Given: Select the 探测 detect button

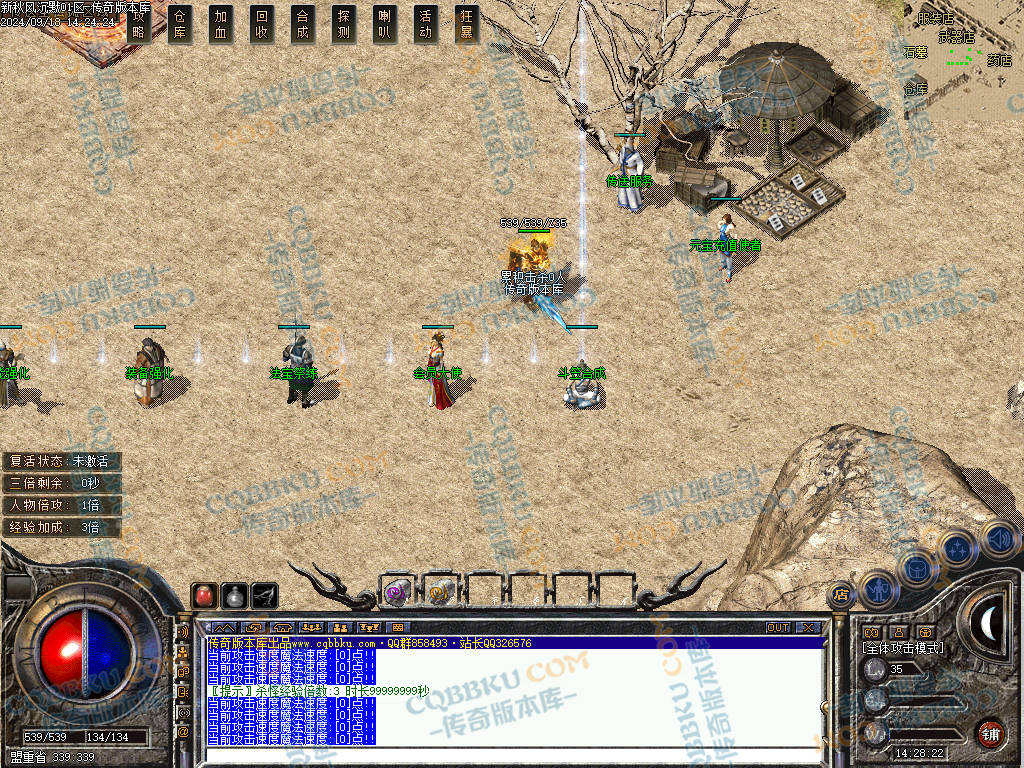Looking at the screenshot, I should point(344,23).
